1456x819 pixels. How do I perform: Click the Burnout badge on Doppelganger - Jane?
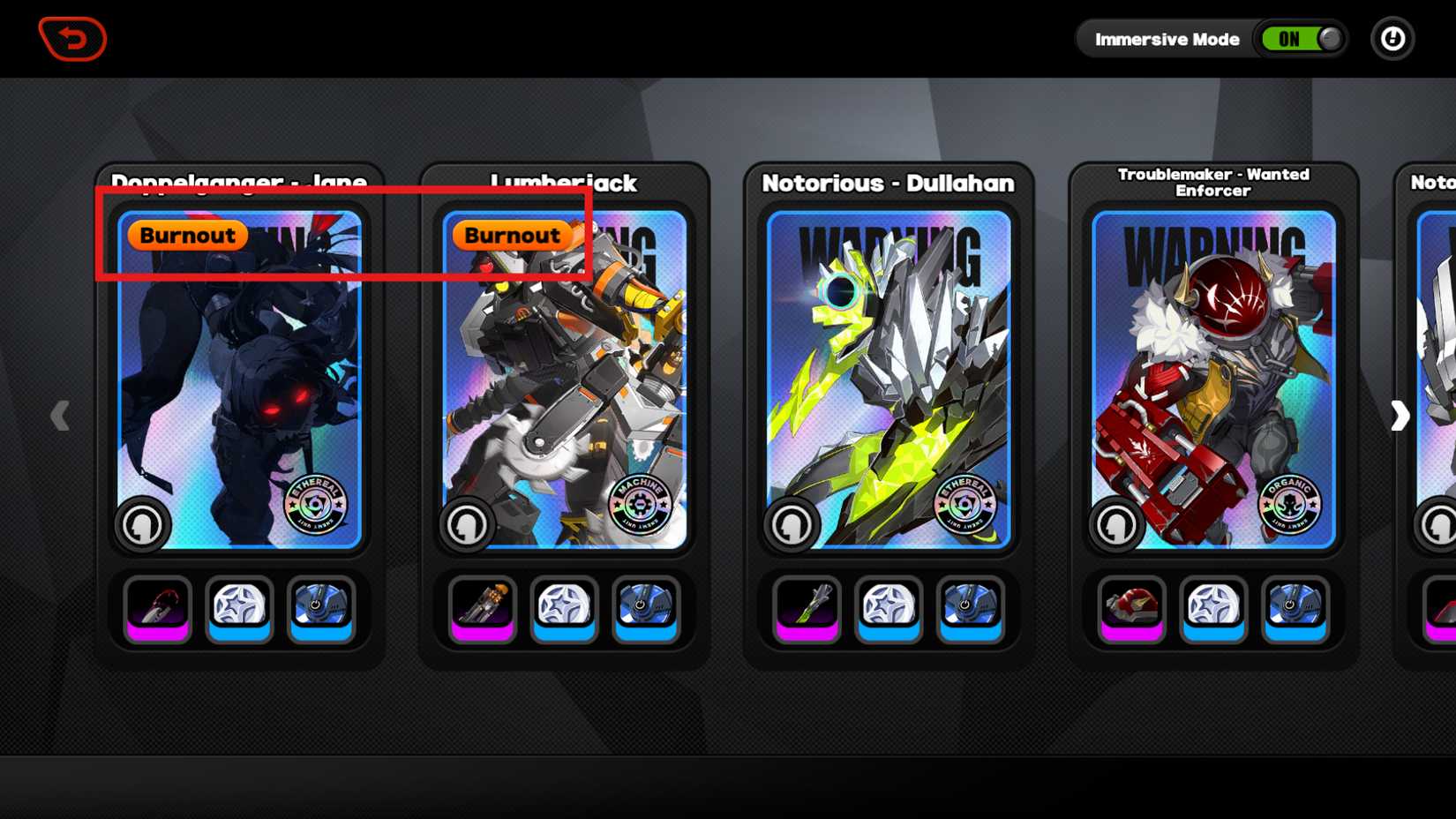tap(186, 235)
